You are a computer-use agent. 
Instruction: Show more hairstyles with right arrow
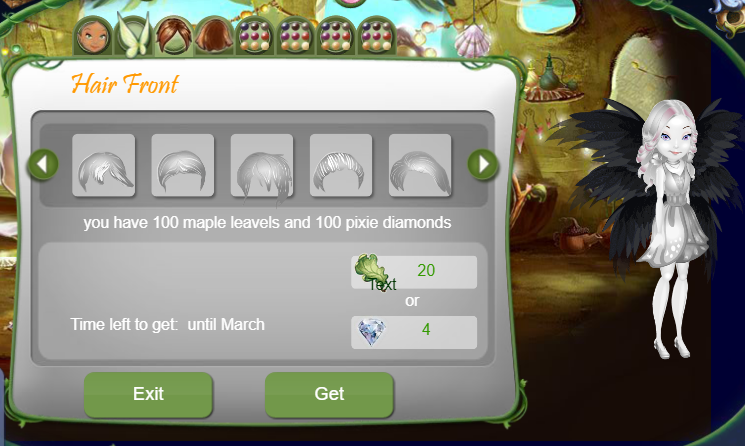point(483,164)
